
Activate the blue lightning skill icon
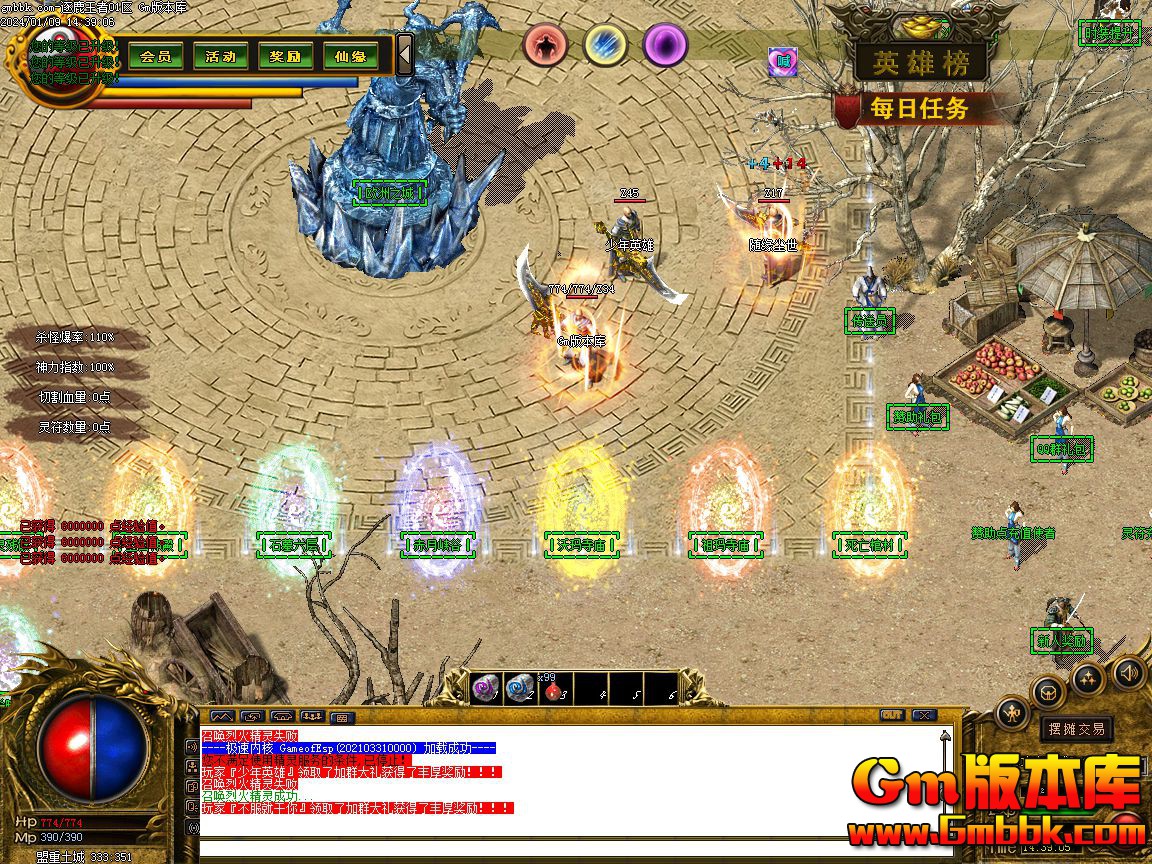click(605, 44)
